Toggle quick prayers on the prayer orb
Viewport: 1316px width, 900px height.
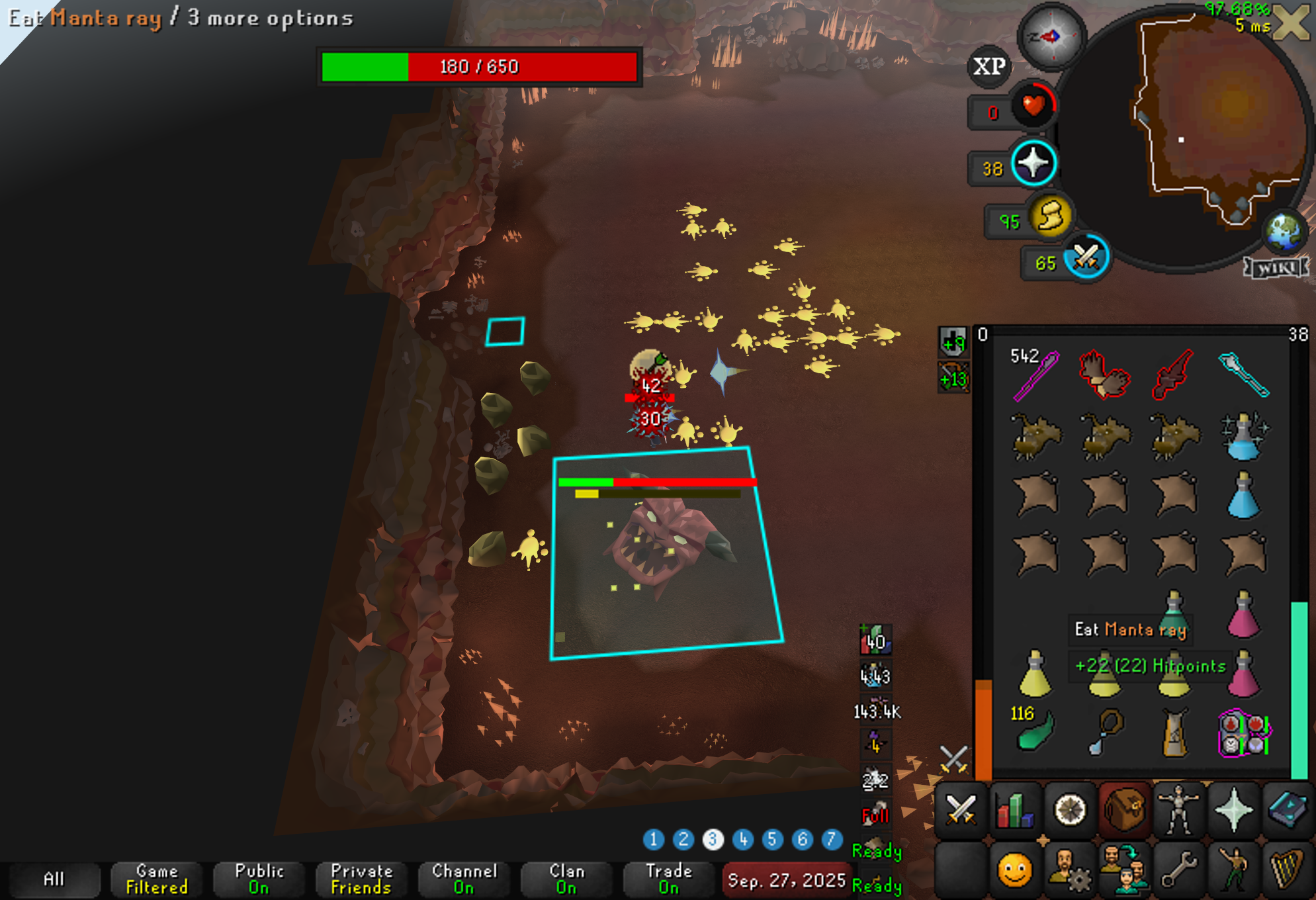coord(1033,163)
